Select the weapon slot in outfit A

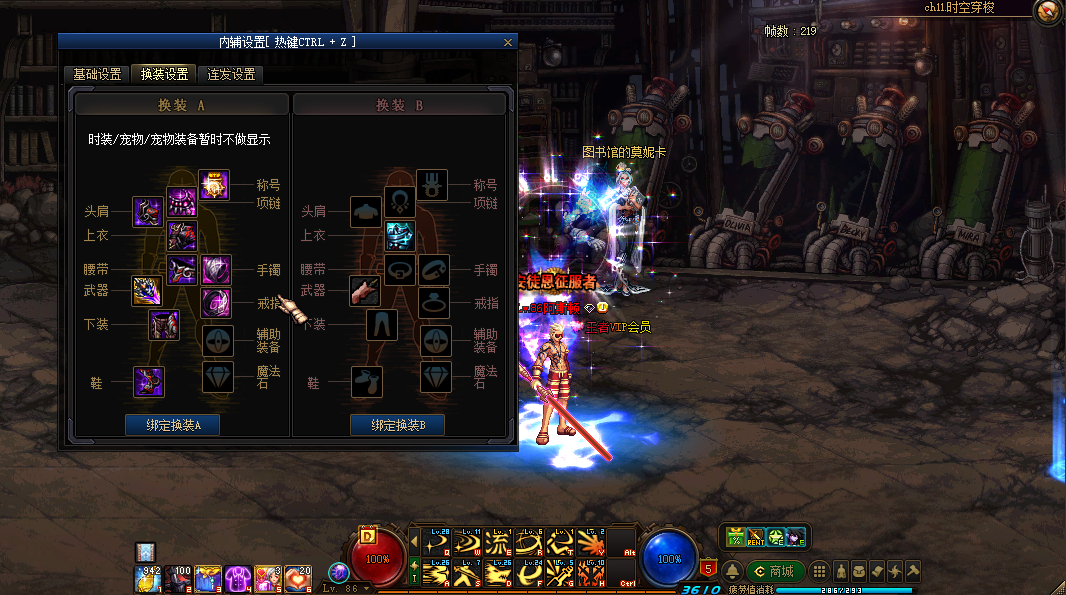(147, 291)
